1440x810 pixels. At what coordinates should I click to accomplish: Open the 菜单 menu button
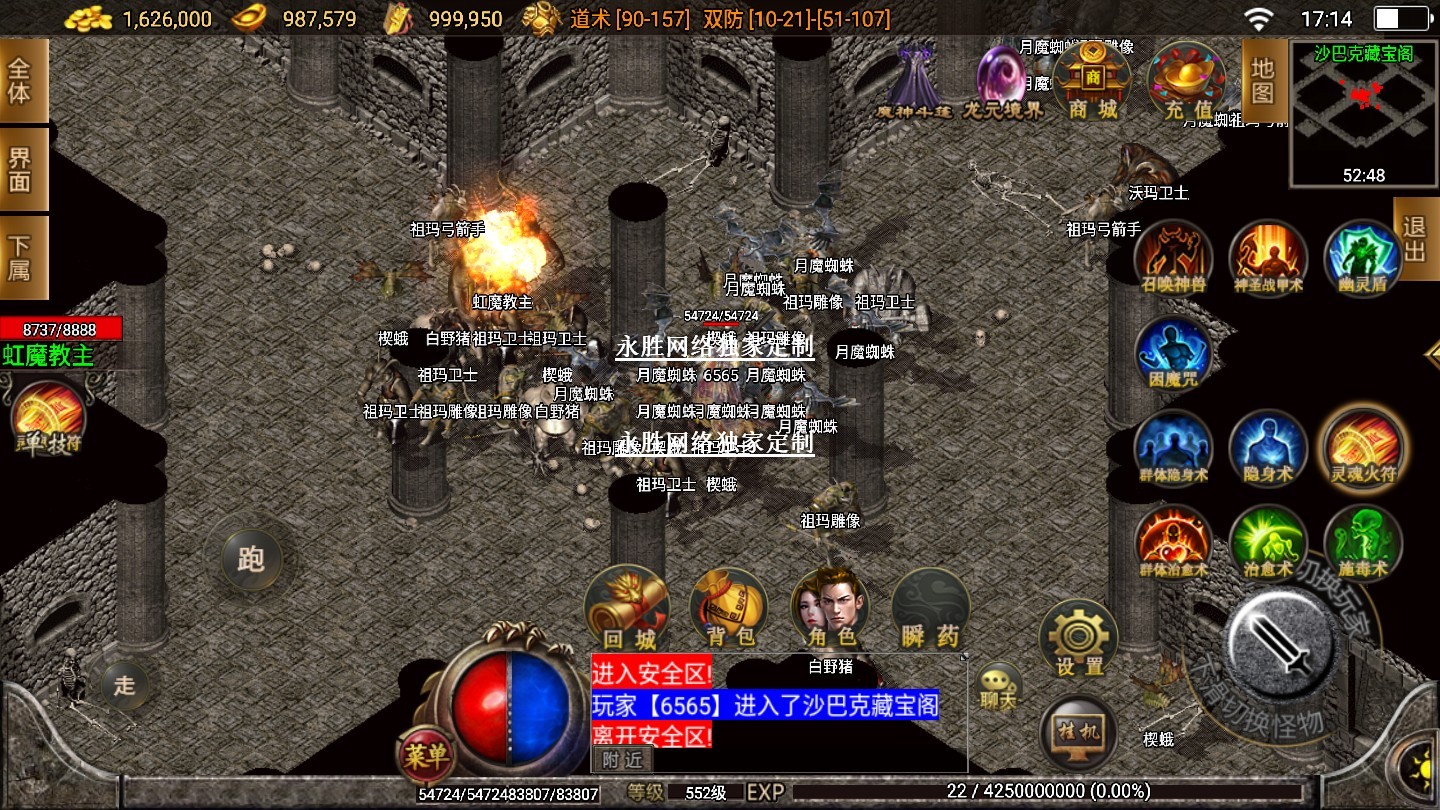coord(427,757)
